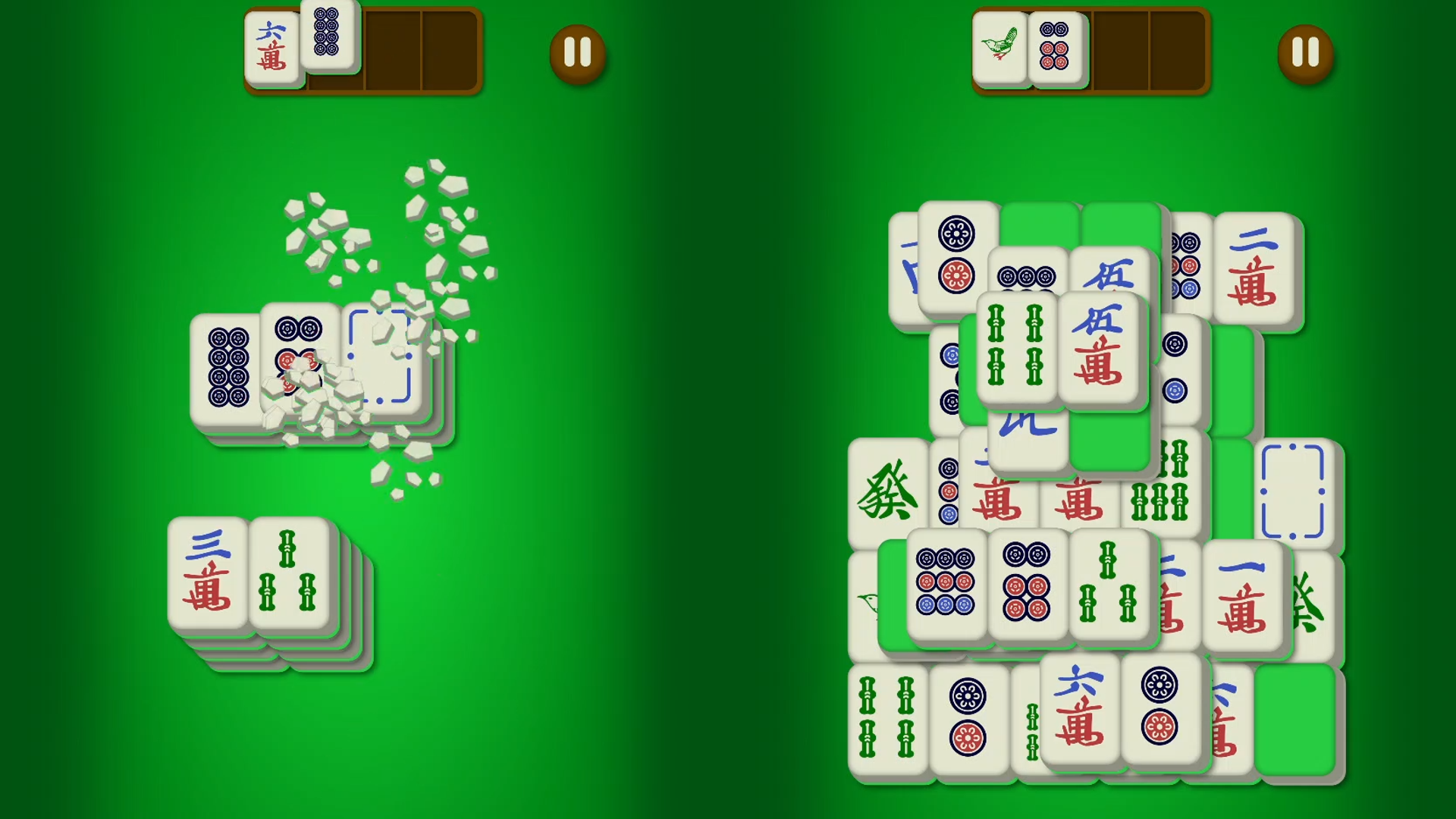1456x819 pixels.
Task: Select the eight-circles tile in the left tray
Action: click(329, 39)
